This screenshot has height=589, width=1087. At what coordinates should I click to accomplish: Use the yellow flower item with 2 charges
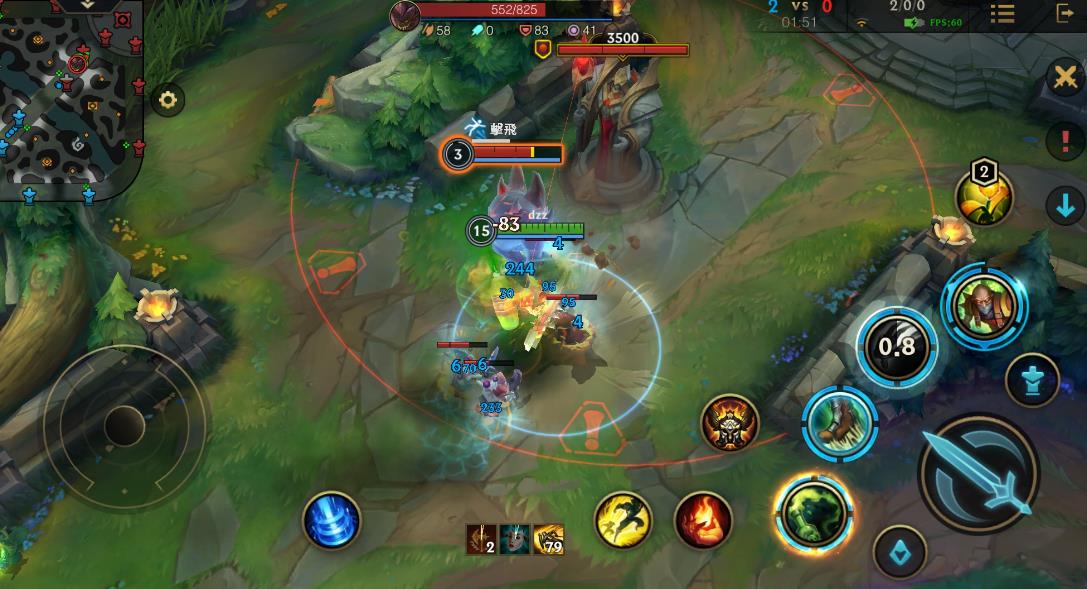tap(984, 198)
